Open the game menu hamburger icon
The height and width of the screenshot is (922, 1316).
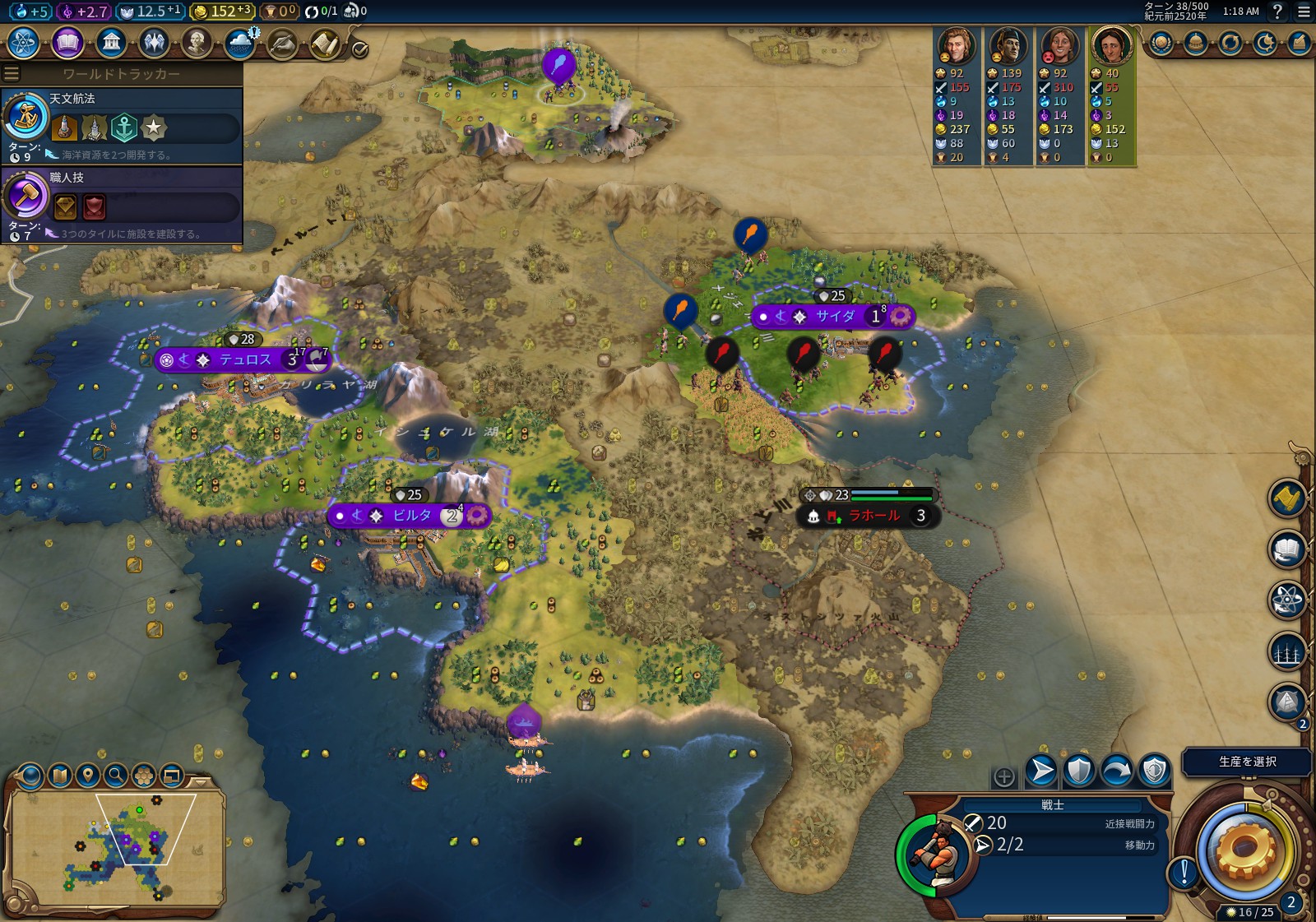[1304, 12]
